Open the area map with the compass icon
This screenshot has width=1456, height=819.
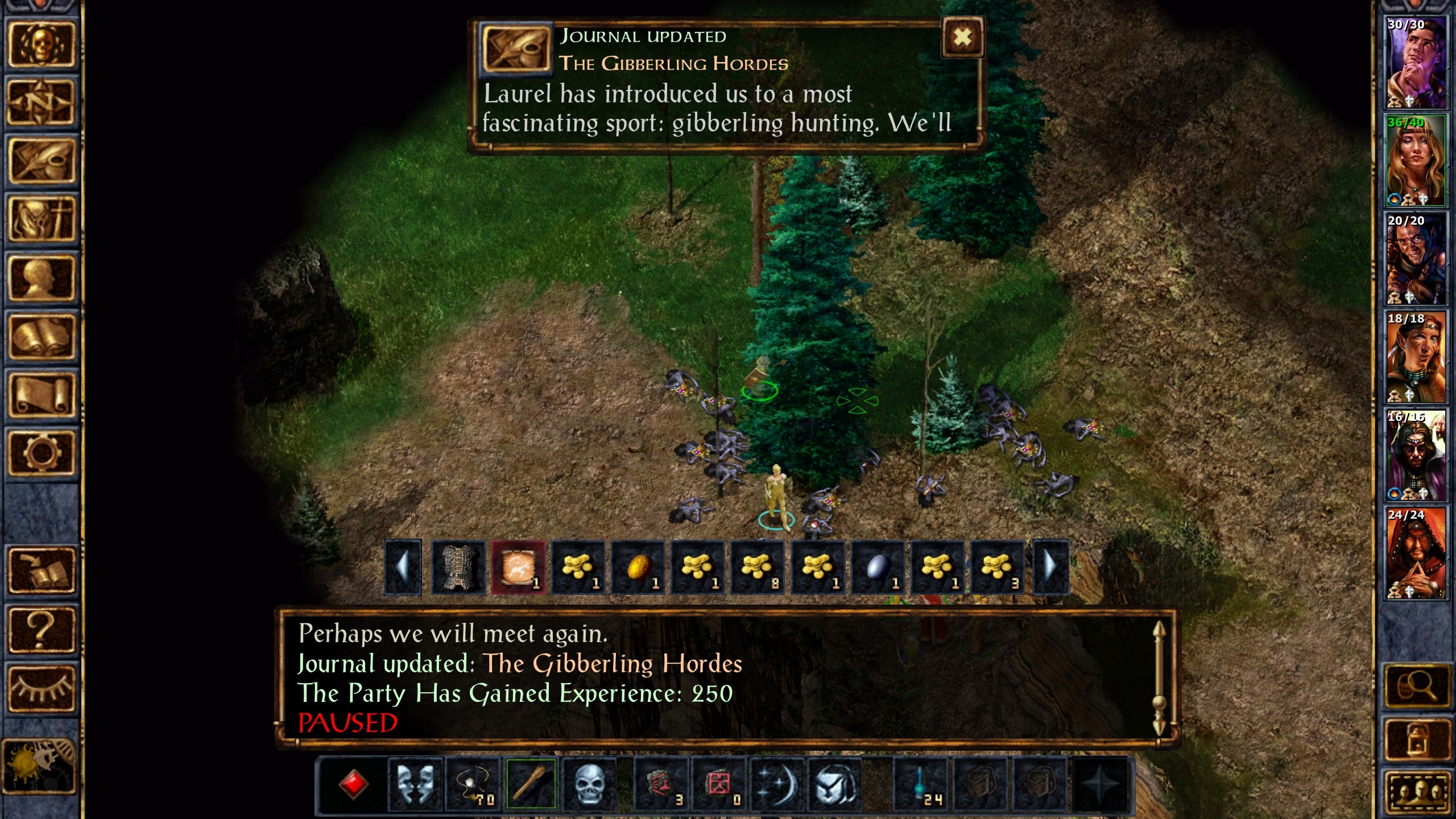(x=41, y=103)
